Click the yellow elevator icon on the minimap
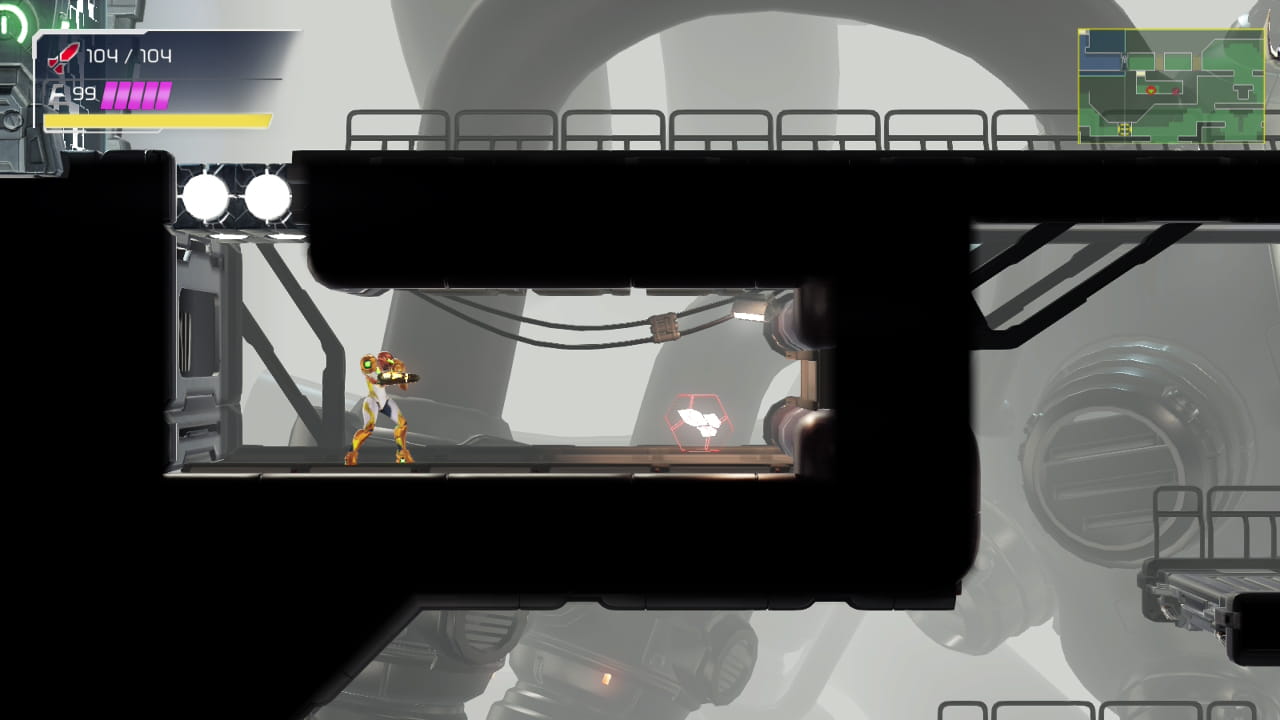Image resolution: width=1280 pixels, height=720 pixels. pos(1125,128)
